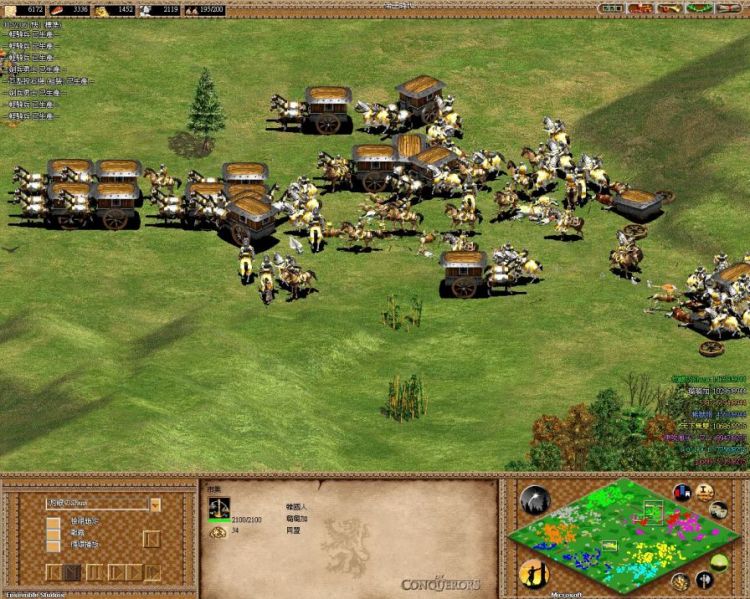Expand the player view dropdown arrow
The image size is (750, 599).
[x=155, y=504]
